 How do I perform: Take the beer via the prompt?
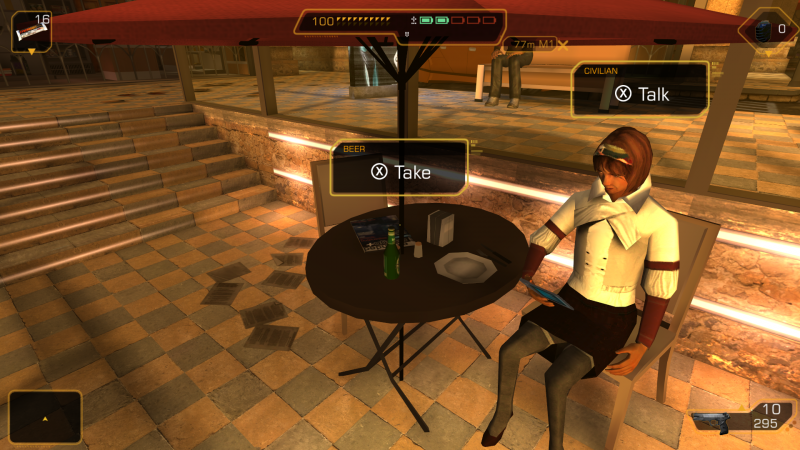coord(400,171)
